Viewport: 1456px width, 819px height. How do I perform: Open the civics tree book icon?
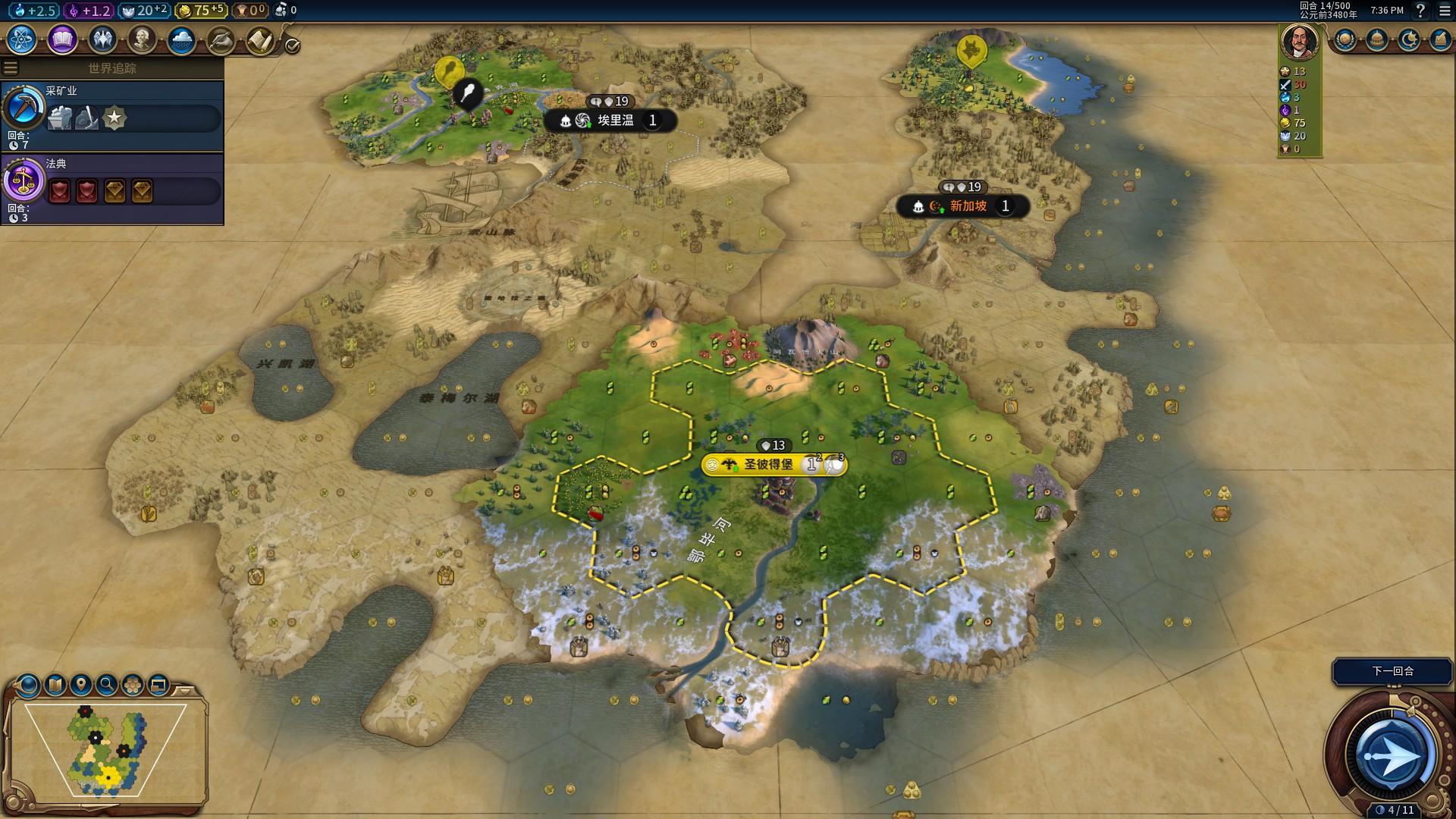[x=62, y=39]
